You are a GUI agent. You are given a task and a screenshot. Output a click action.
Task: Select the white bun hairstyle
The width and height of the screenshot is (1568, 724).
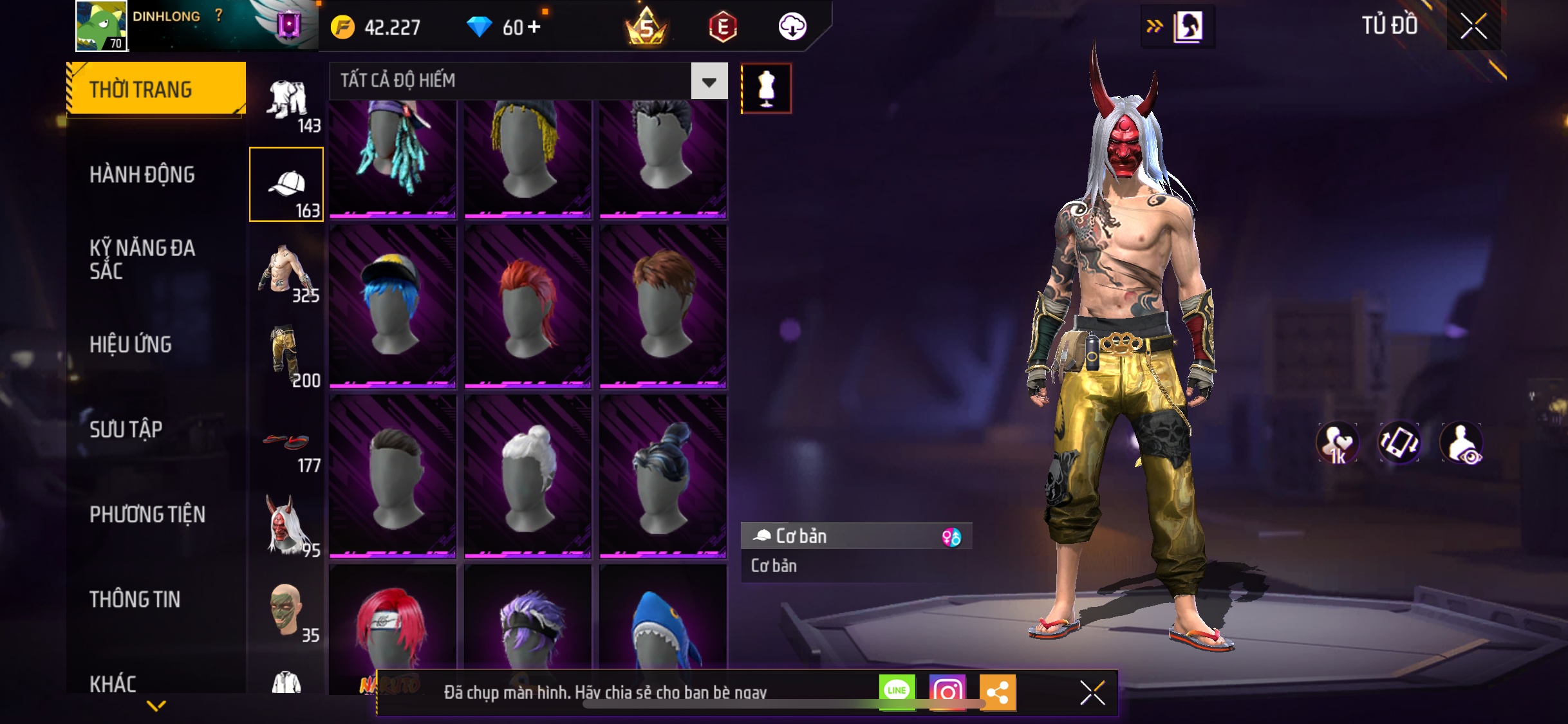[528, 475]
